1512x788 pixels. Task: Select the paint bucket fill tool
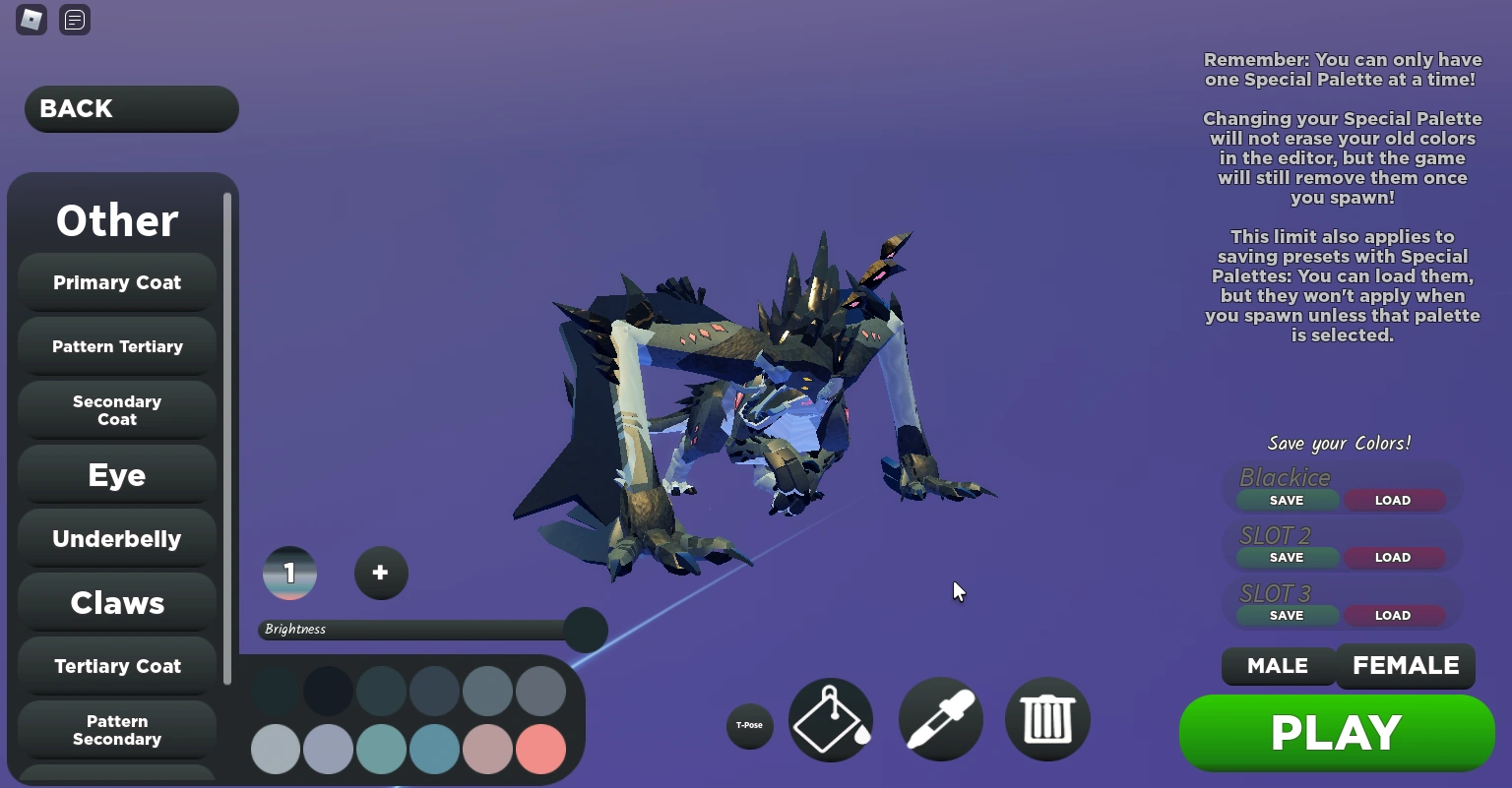830,719
